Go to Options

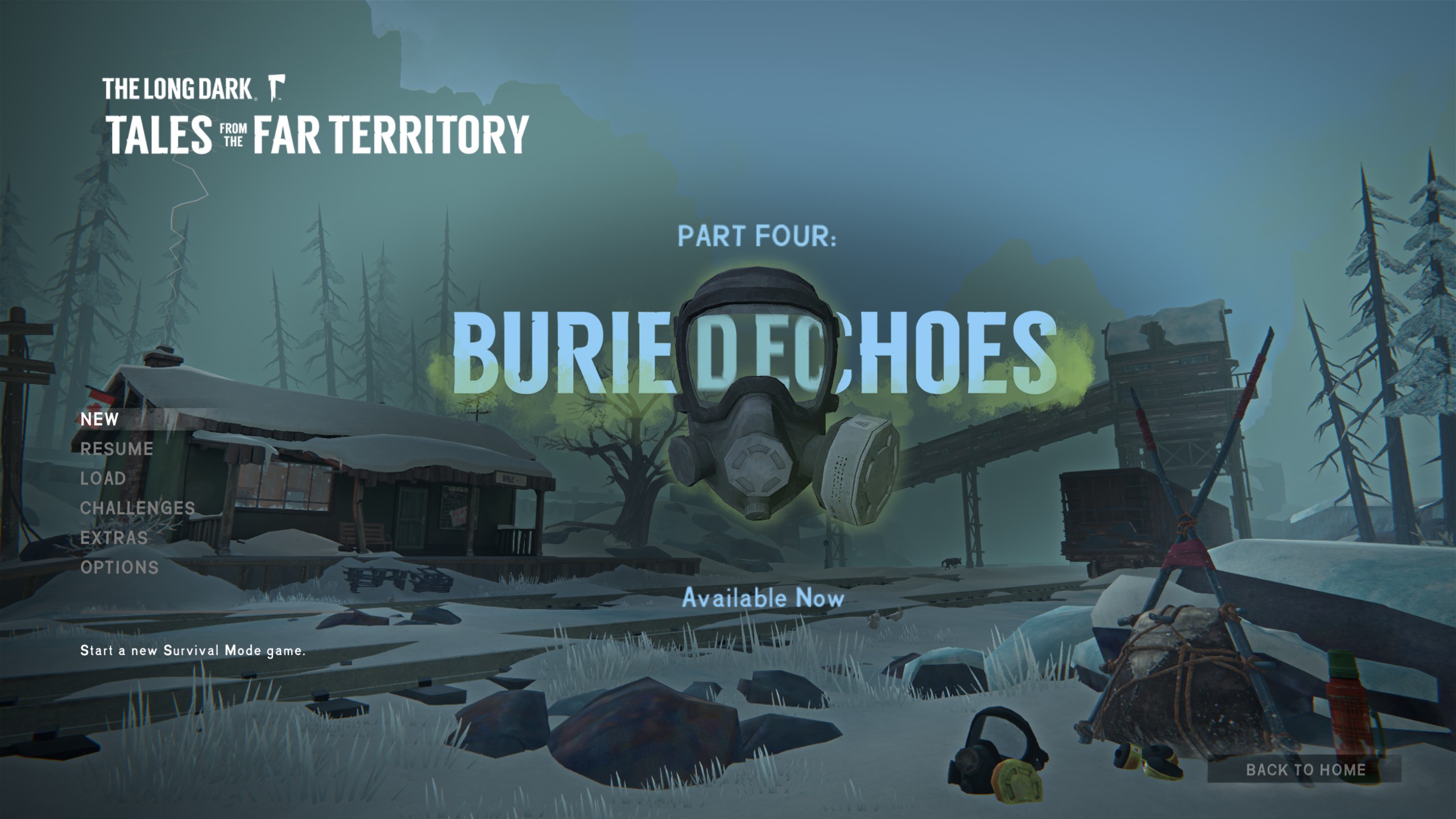[x=119, y=567]
